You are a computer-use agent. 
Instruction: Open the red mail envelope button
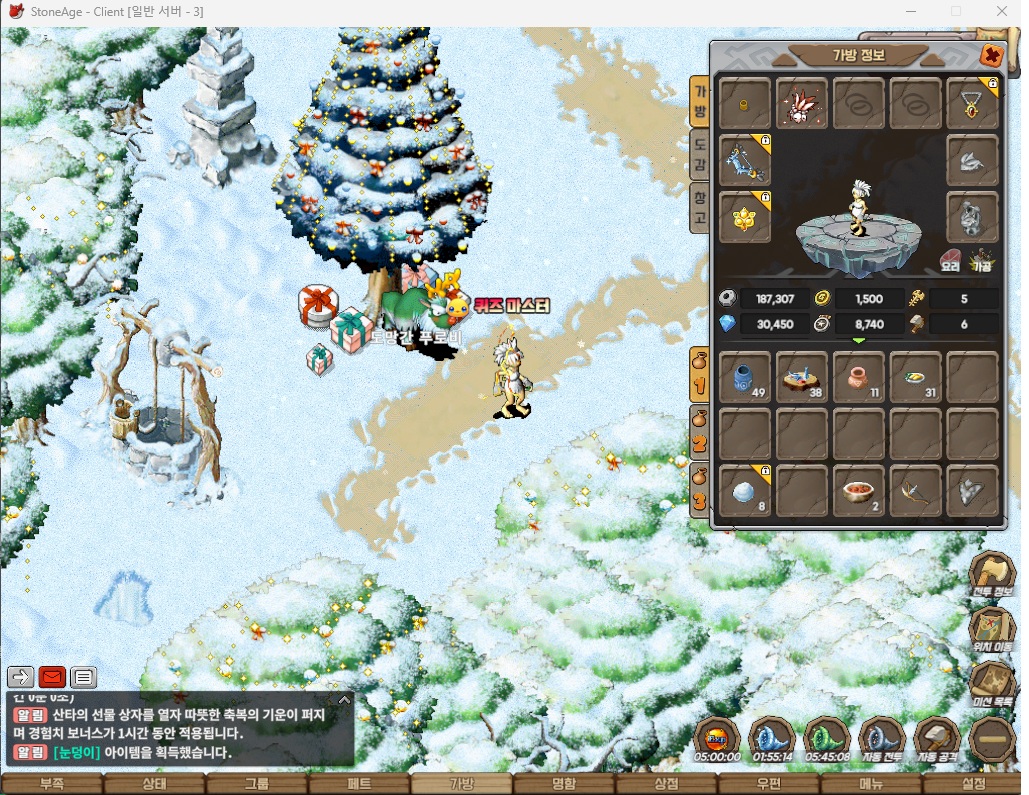pos(52,677)
